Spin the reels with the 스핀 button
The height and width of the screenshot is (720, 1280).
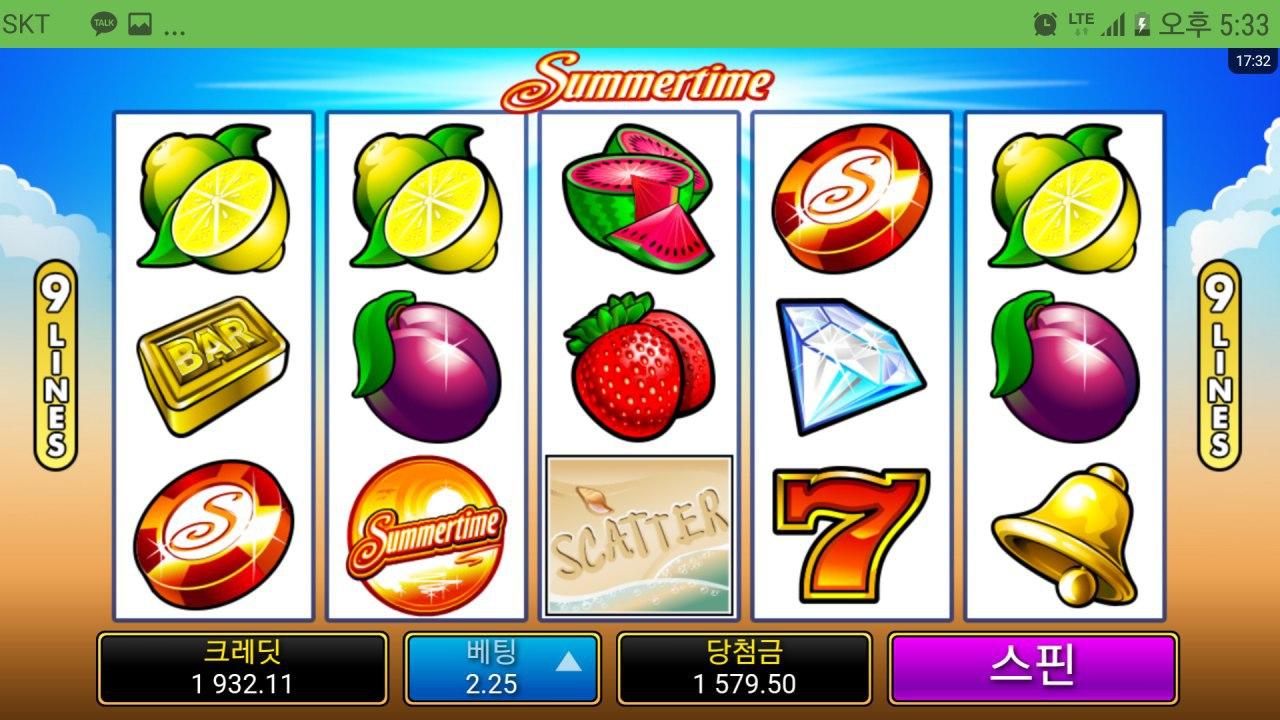[x=1032, y=668]
